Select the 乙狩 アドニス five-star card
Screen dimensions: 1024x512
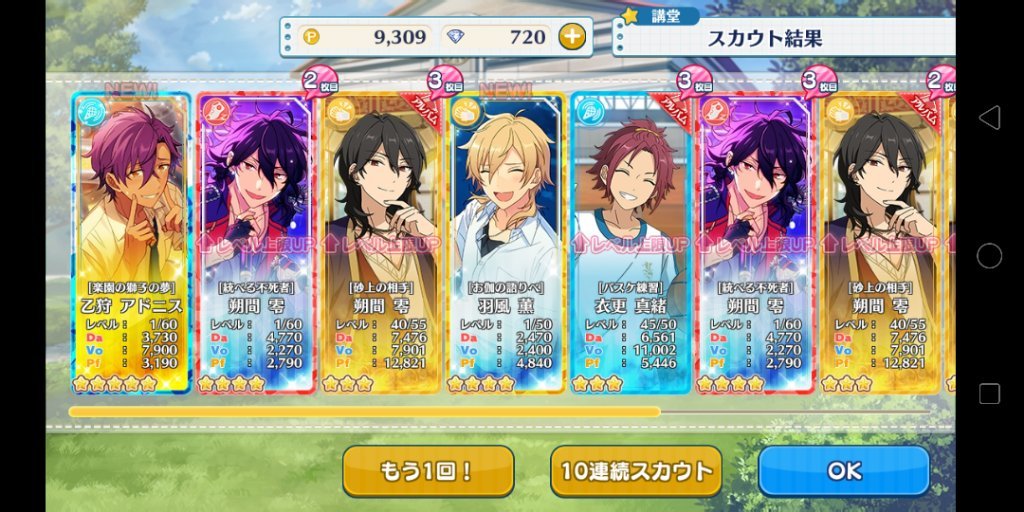[131, 240]
